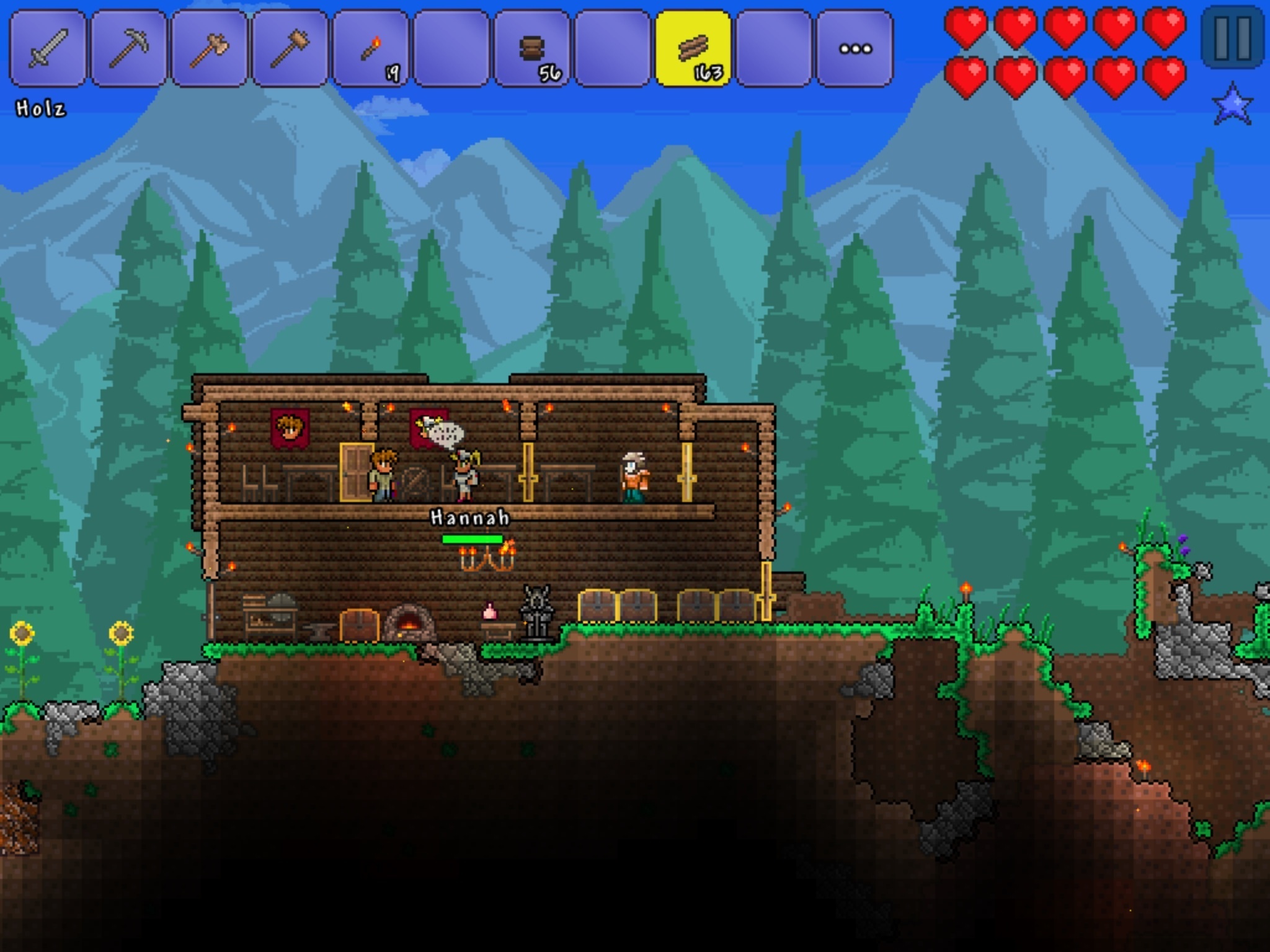Select the pickaxe tool
The width and height of the screenshot is (1270, 952).
pos(127,46)
